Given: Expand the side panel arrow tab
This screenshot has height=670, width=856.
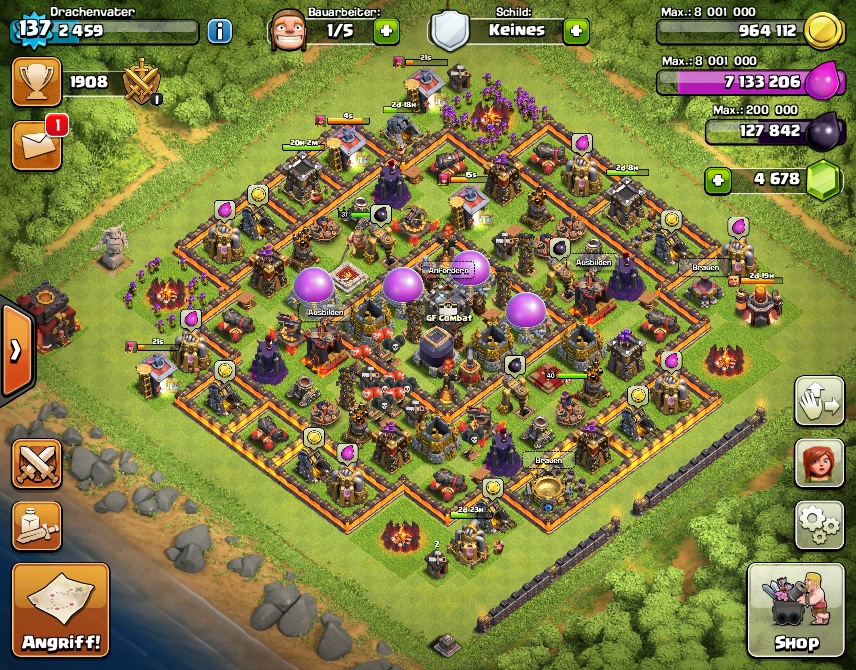Looking at the screenshot, I should (x=15, y=351).
